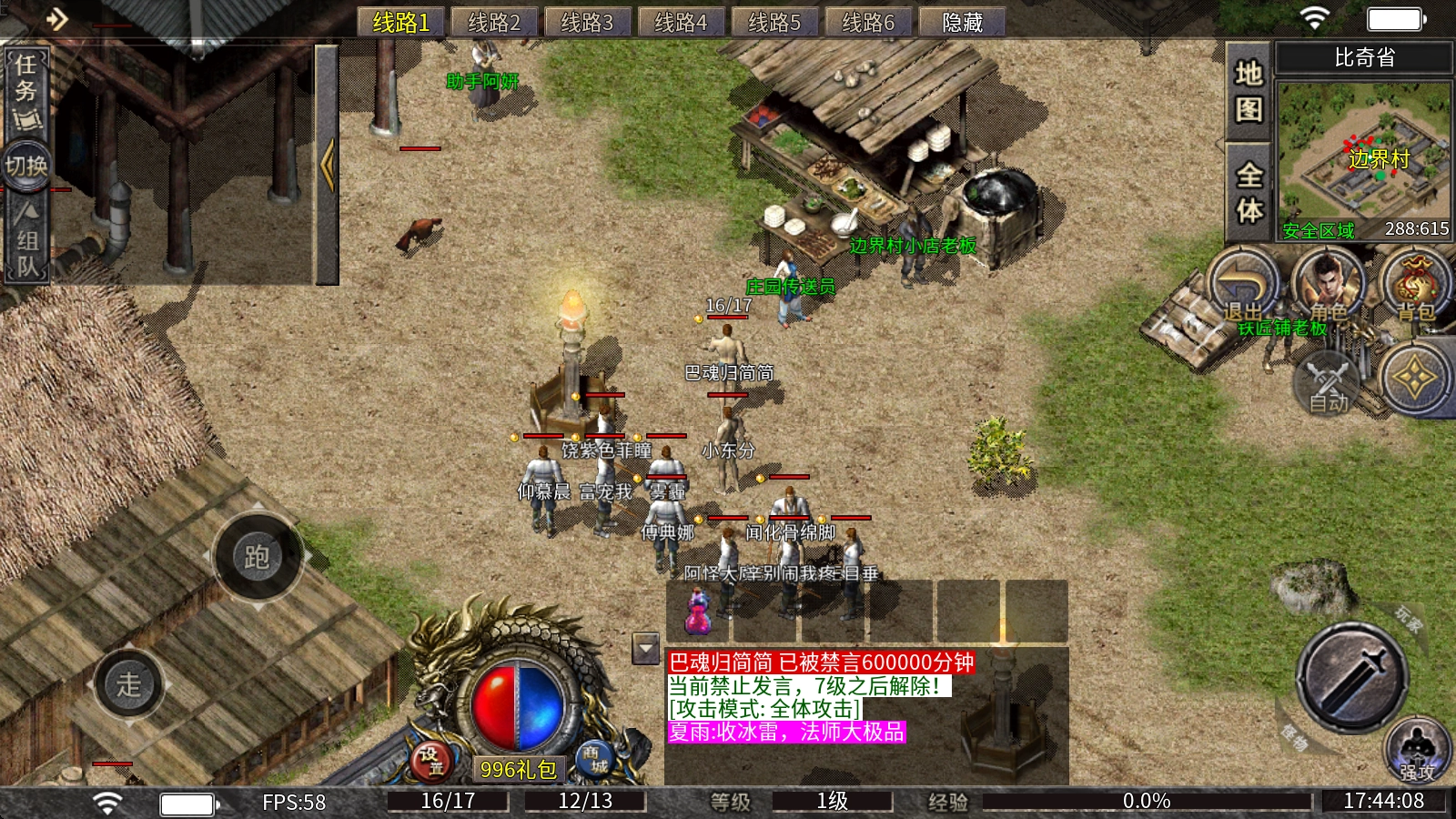
Task: Open the 背包 bag inventory
Action: point(1415,285)
